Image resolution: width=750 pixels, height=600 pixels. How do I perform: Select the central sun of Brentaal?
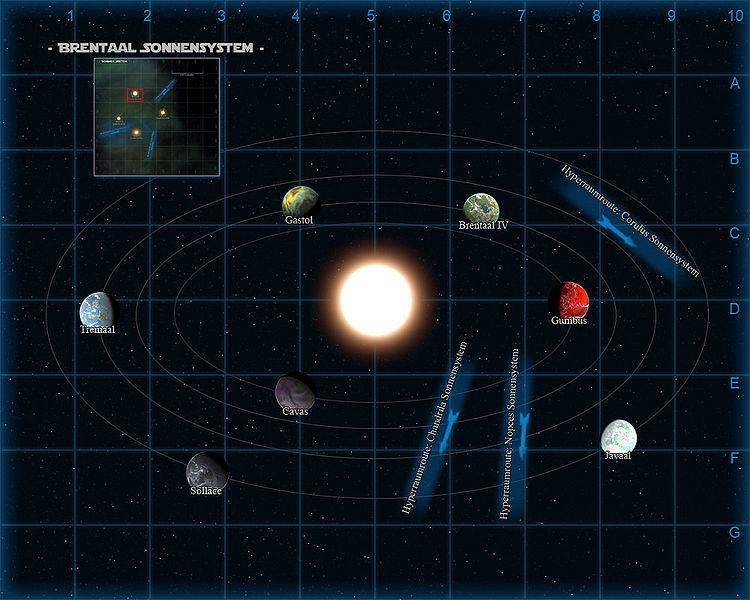[x=375, y=299]
